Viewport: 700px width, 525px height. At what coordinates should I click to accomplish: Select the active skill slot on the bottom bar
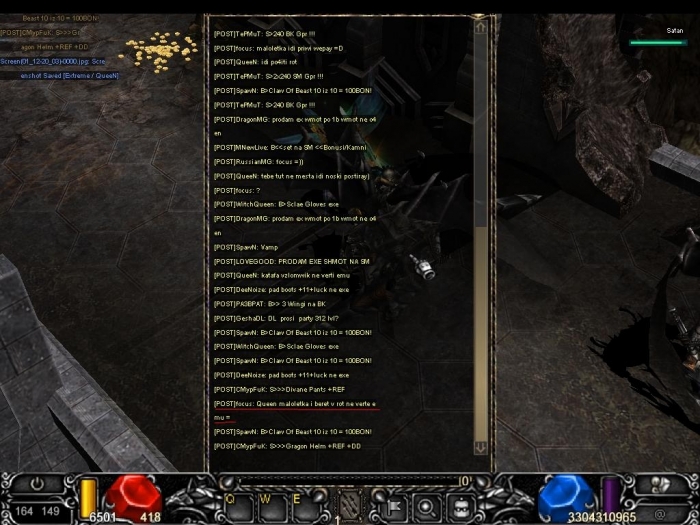[349, 503]
